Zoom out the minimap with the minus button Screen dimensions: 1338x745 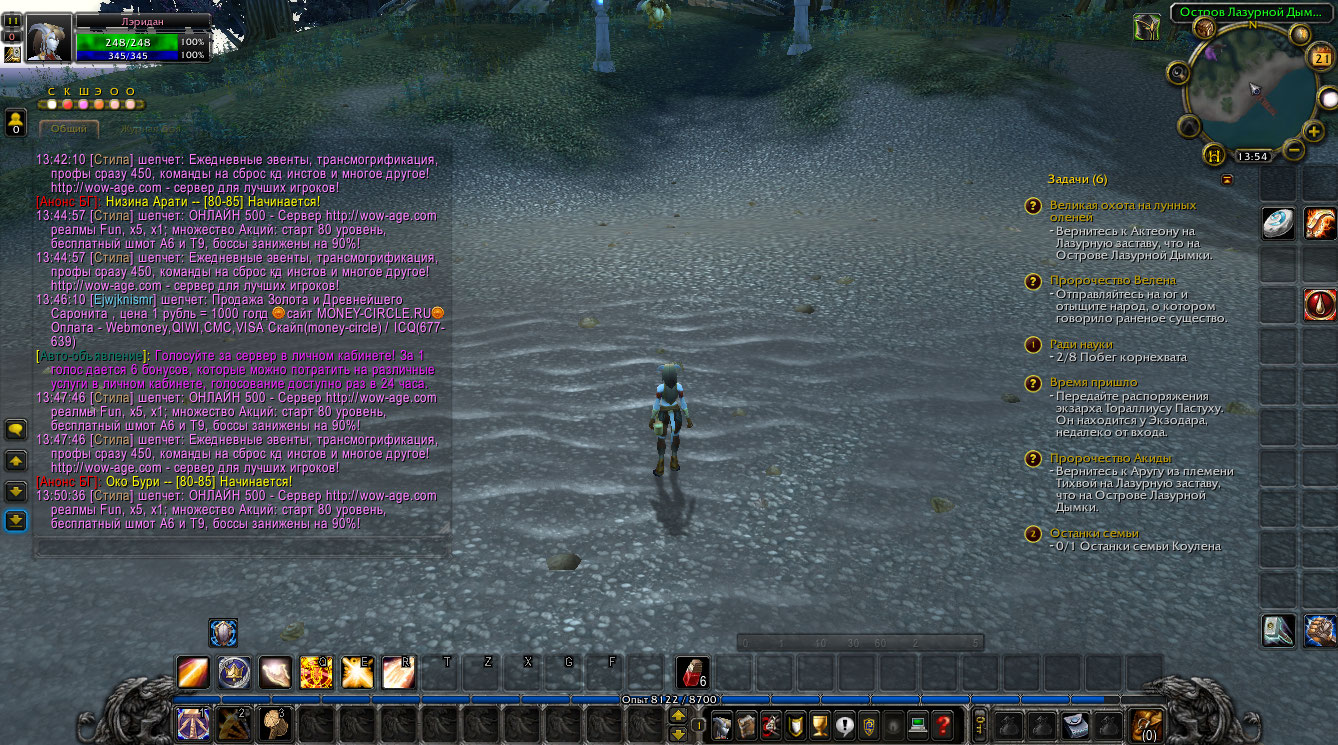(1292, 151)
